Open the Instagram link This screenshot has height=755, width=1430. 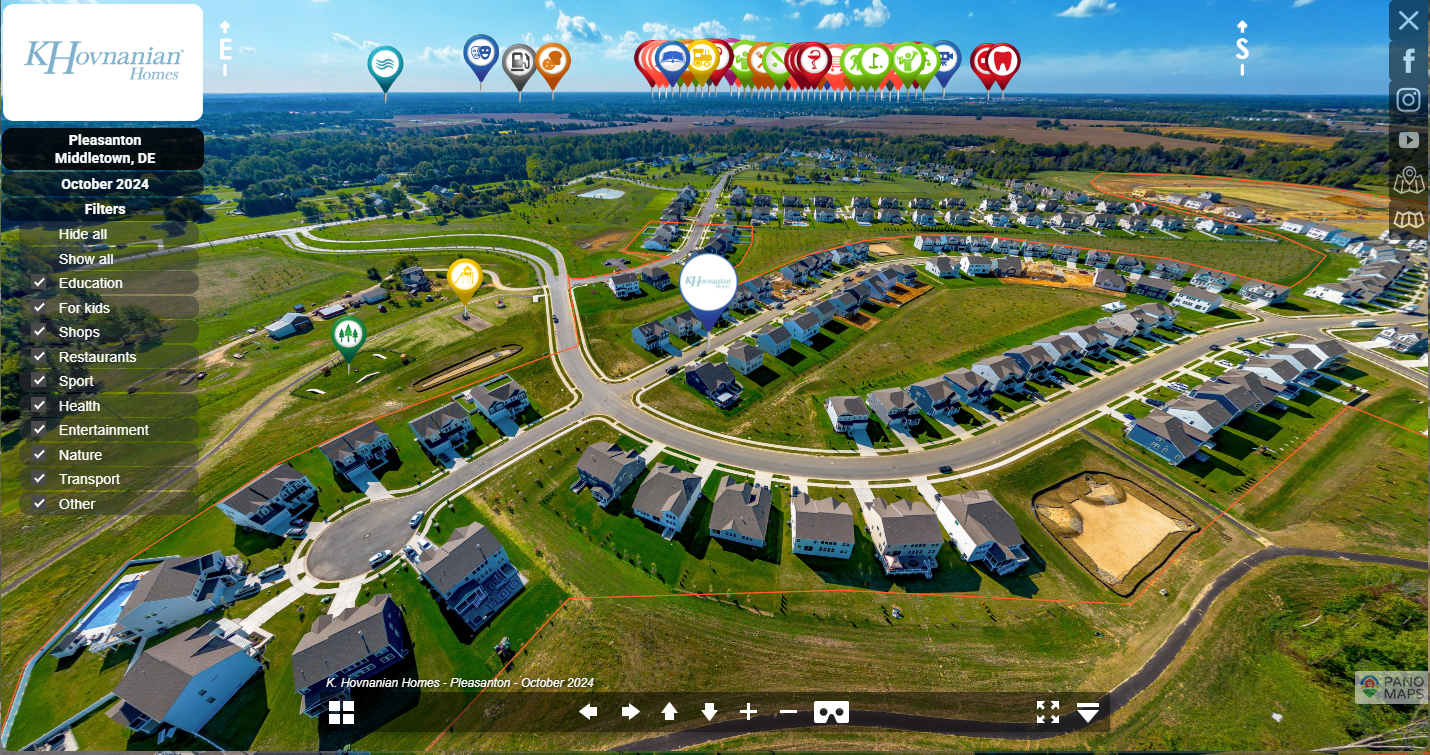click(1409, 100)
